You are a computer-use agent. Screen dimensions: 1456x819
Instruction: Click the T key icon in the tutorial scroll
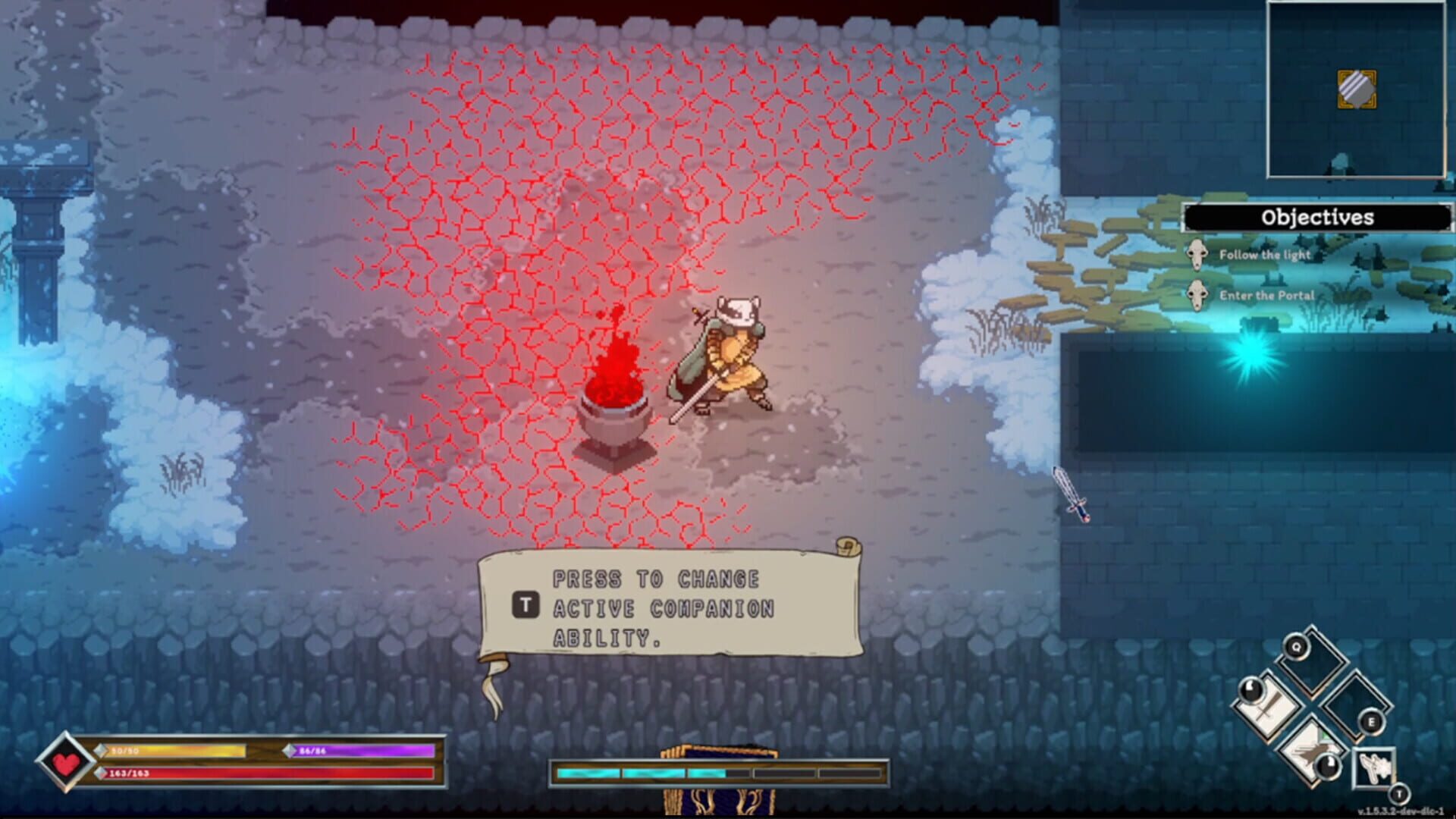526,605
